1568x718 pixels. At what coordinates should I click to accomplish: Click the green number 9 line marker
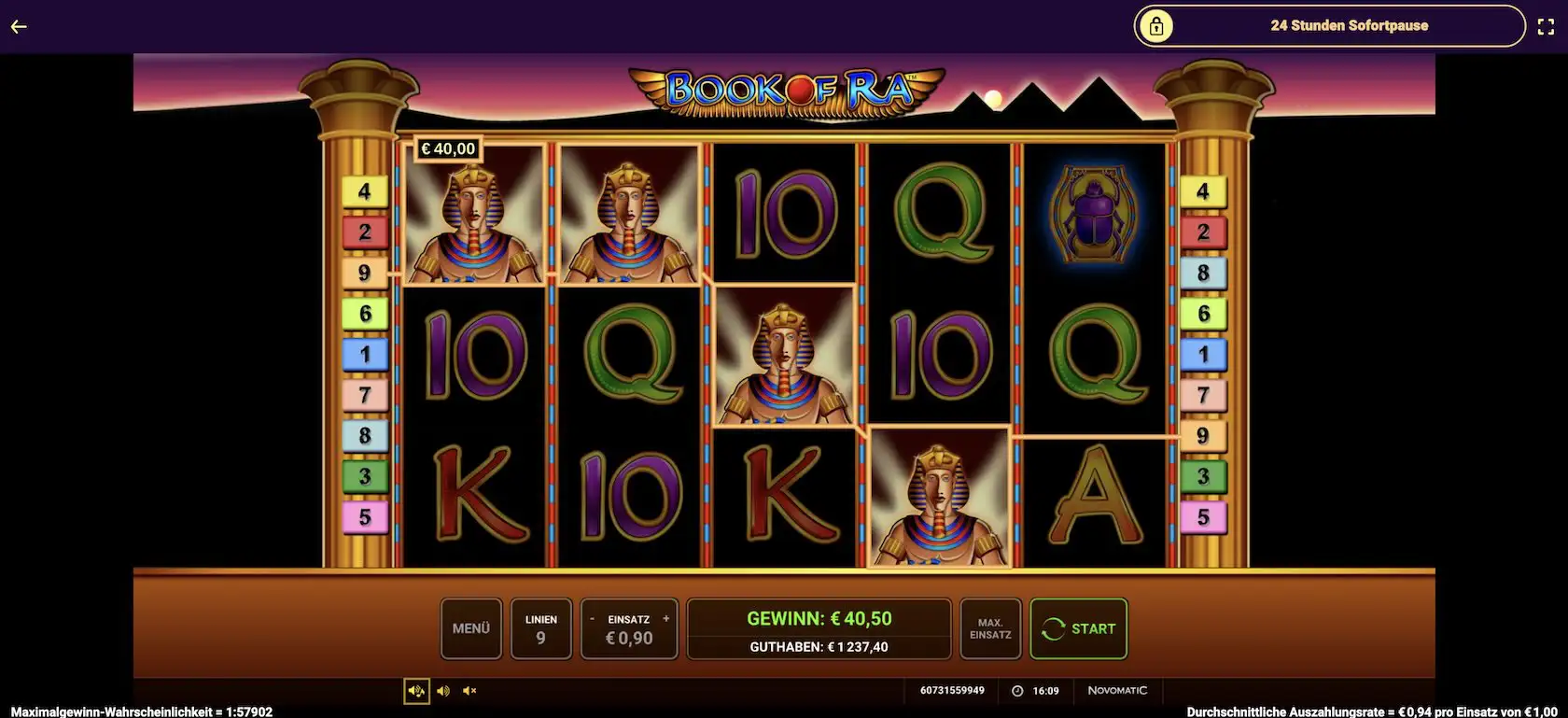(x=364, y=272)
